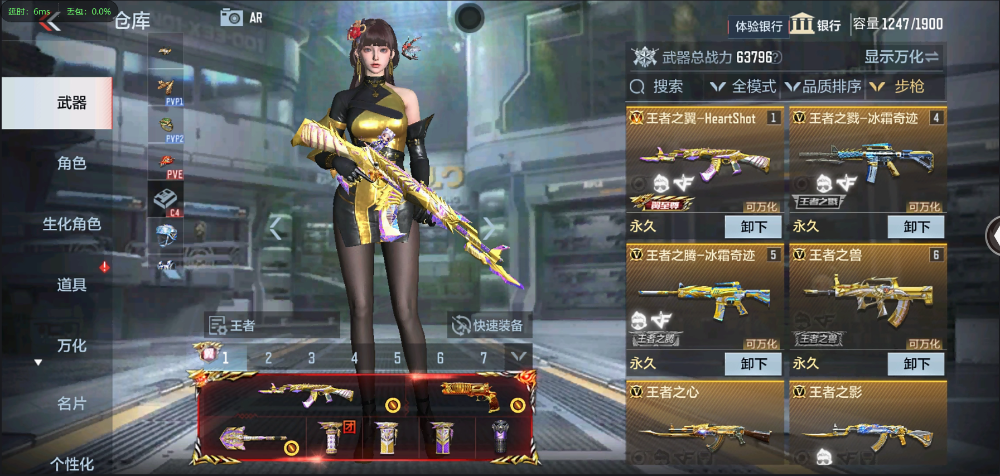Open the 武器 weapons category
This screenshot has width=1000, height=476.
click(x=71, y=103)
